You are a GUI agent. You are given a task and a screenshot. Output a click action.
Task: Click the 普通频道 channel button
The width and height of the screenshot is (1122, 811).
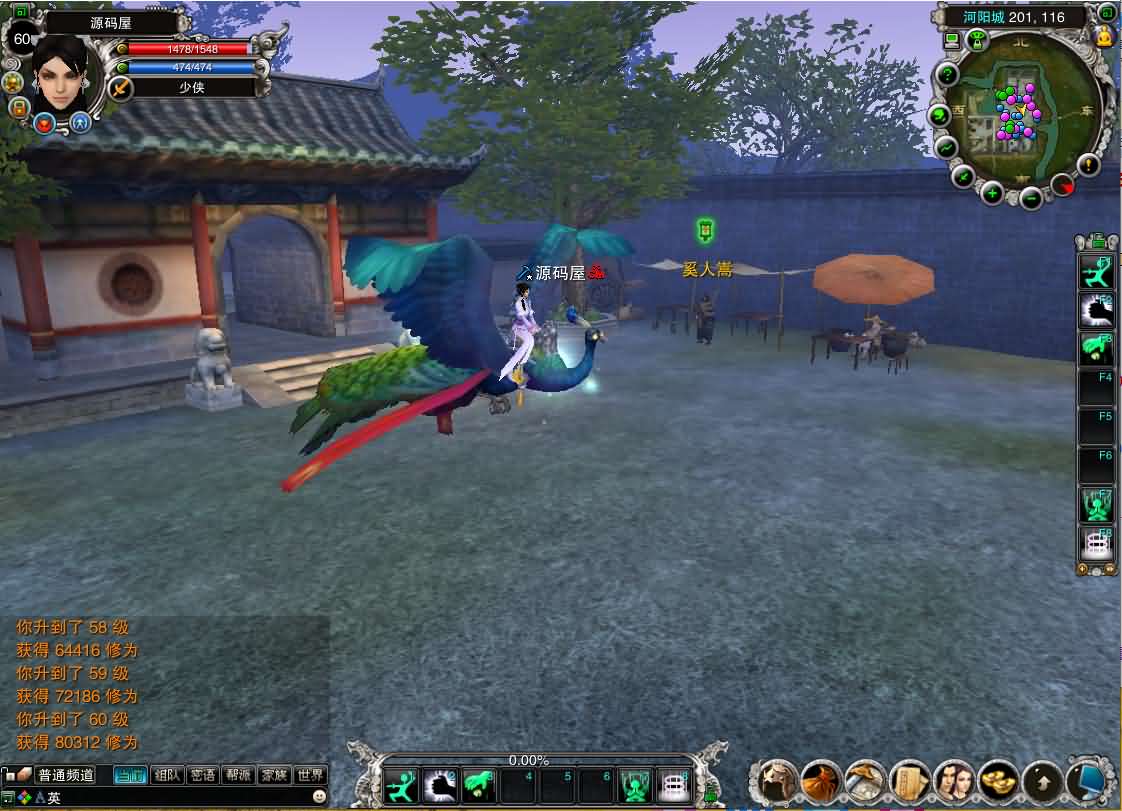click(x=65, y=775)
